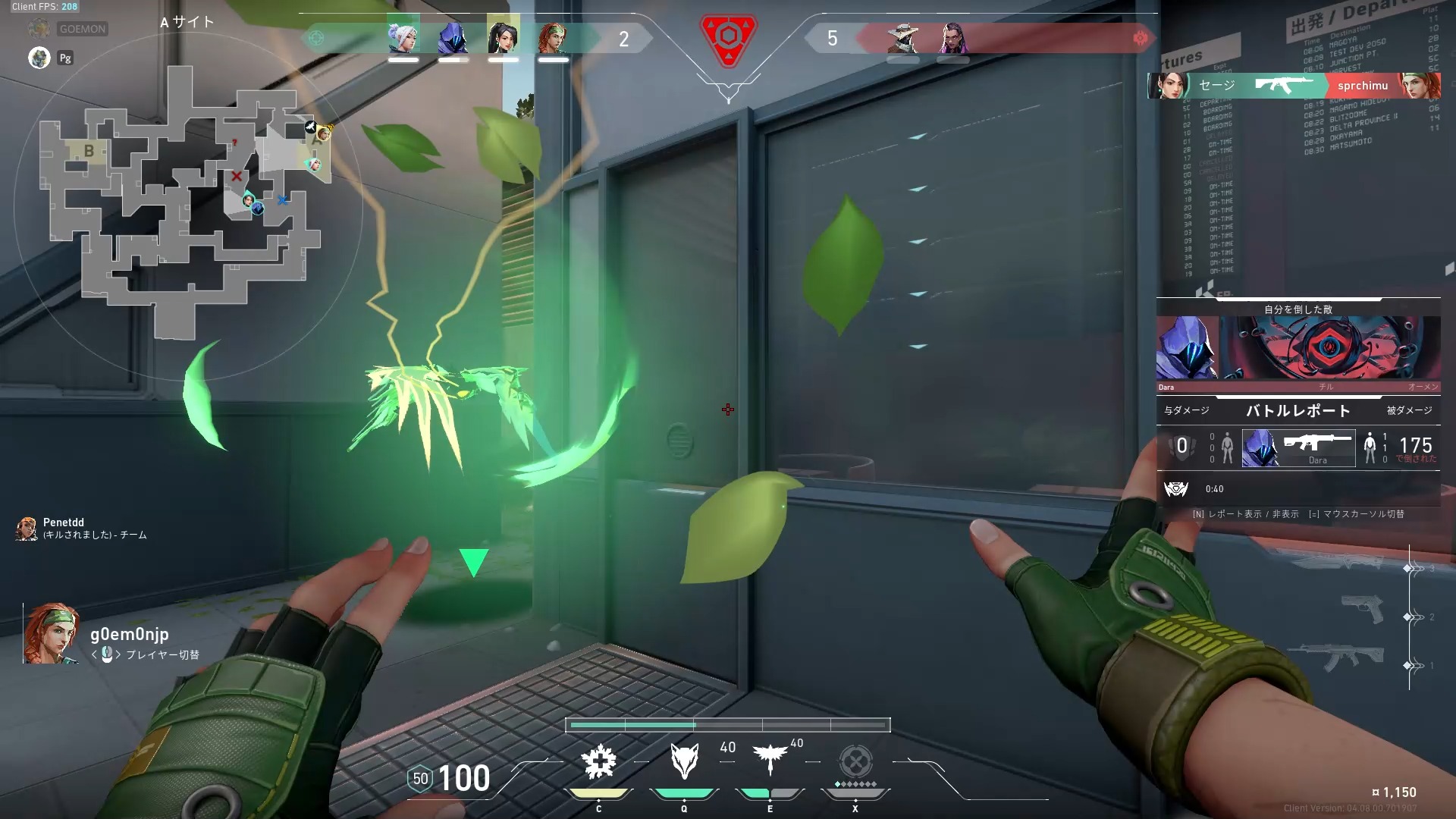Select Jett's portrait in the top bar

coord(403,38)
